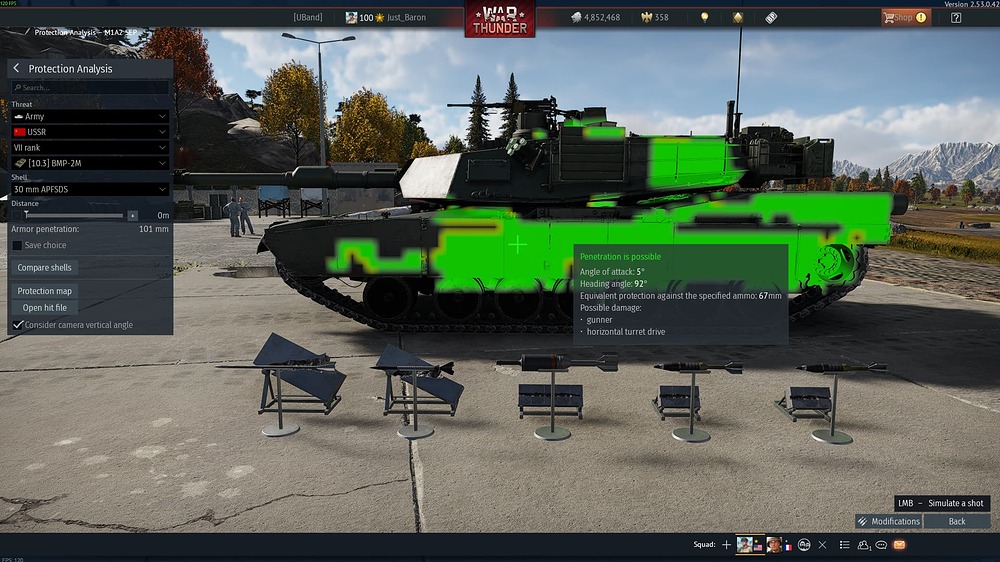The width and height of the screenshot is (1000, 562).
Task: Open the orange mail envelope icon
Action: point(899,545)
